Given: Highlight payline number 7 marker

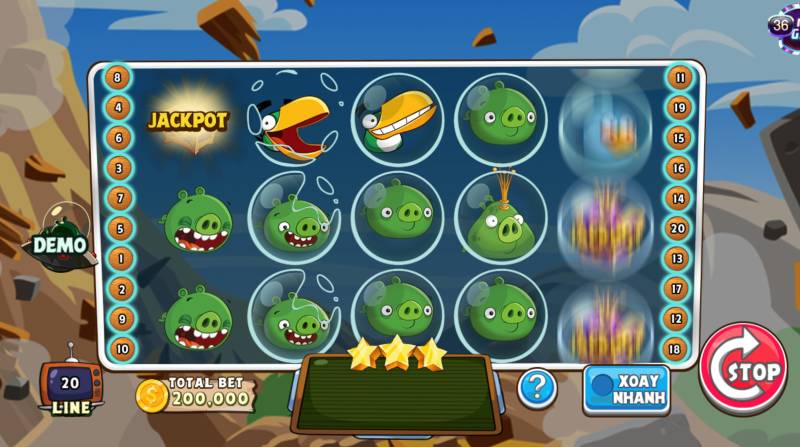Looking at the screenshot, I should pyautogui.click(x=119, y=198).
